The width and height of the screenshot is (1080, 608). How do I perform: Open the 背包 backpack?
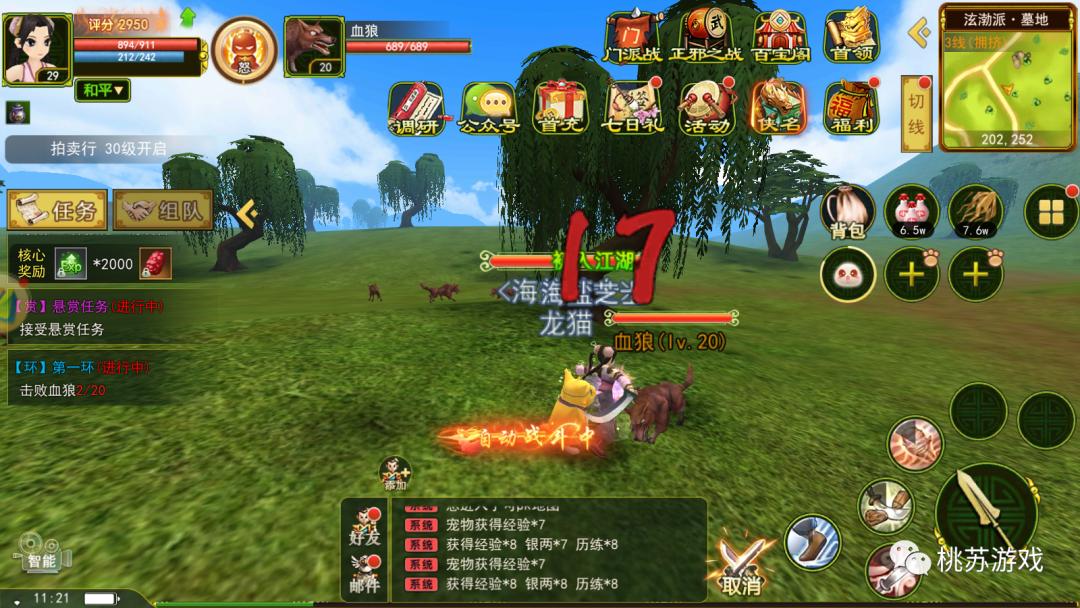coord(847,212)
